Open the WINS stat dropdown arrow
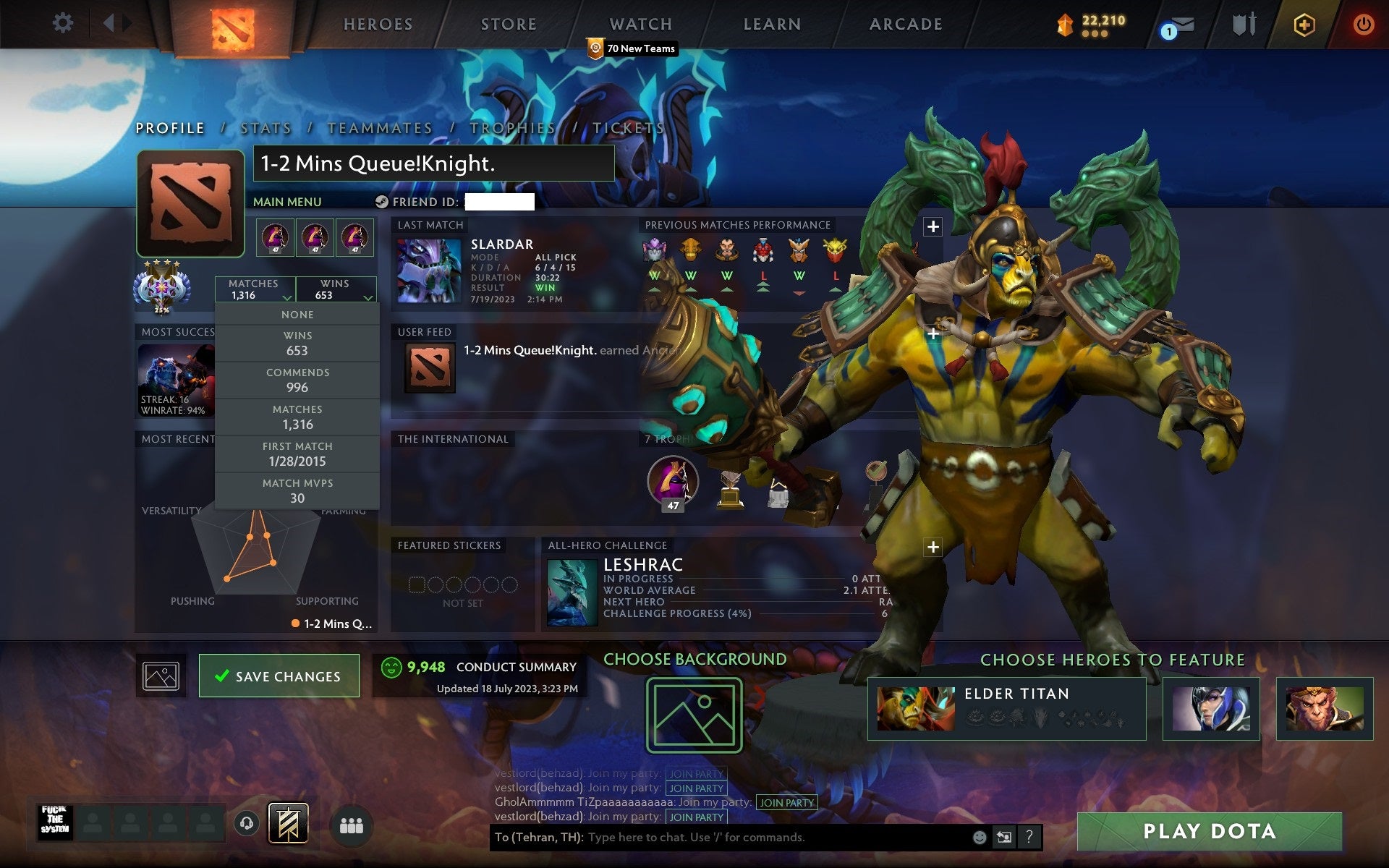Image resolution: width=1389 pixels, height=868 pixels. click(x=368, y=297)
